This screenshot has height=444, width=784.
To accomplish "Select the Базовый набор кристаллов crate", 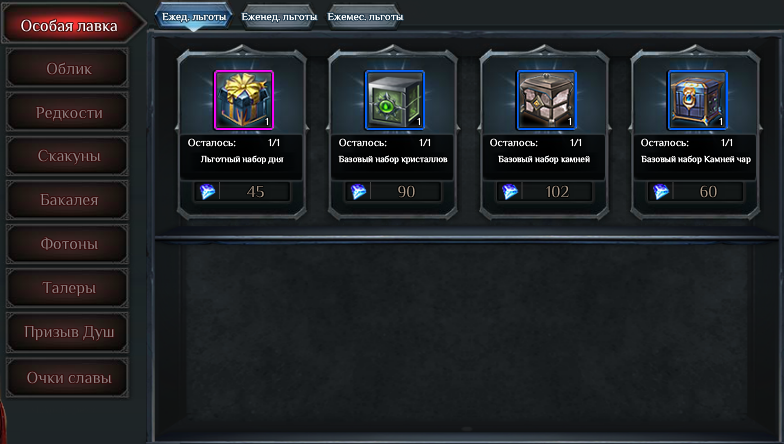I will click(x=394, y=100).
